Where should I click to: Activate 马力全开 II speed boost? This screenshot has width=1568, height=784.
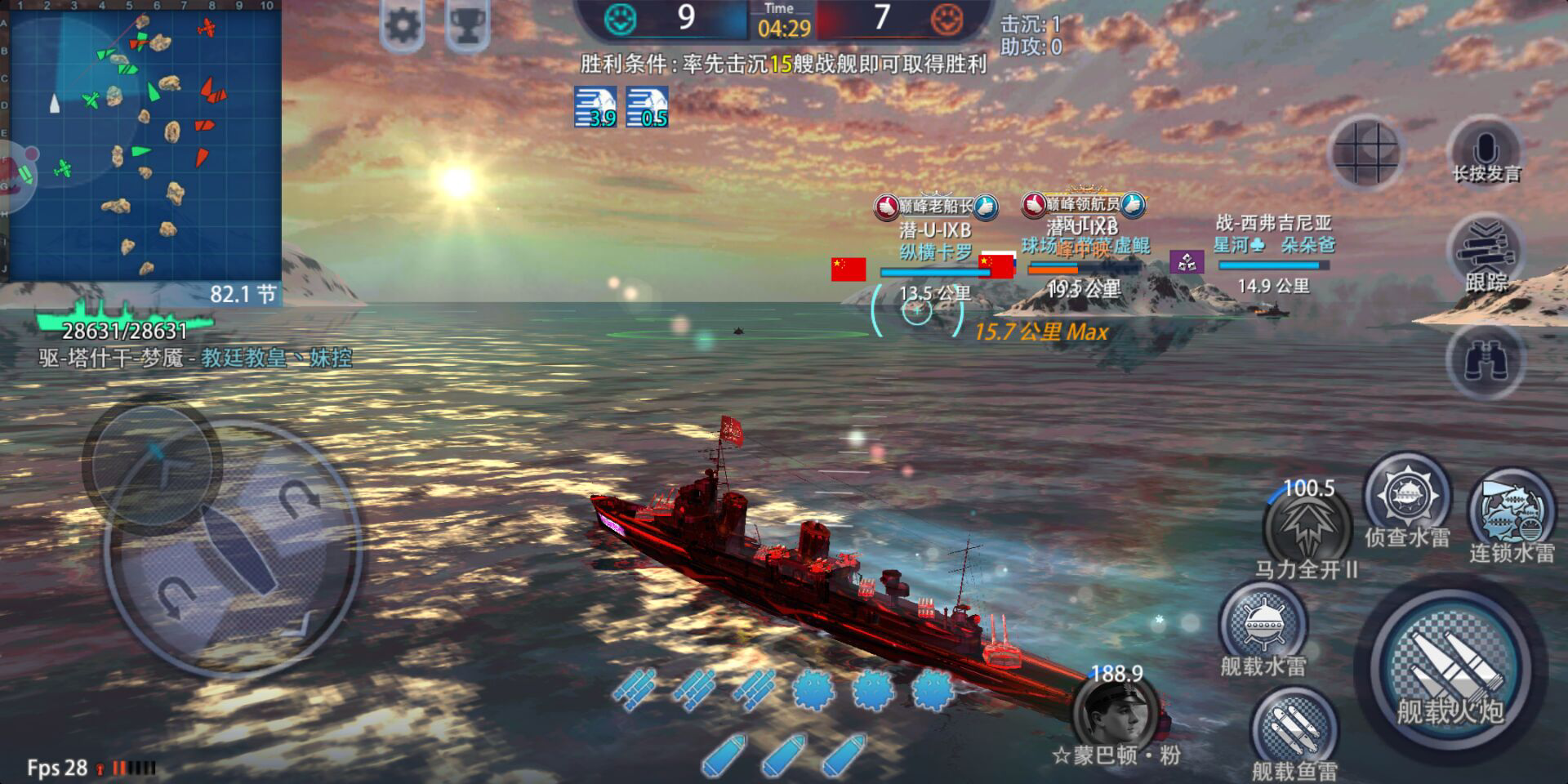coord(1307,527)
